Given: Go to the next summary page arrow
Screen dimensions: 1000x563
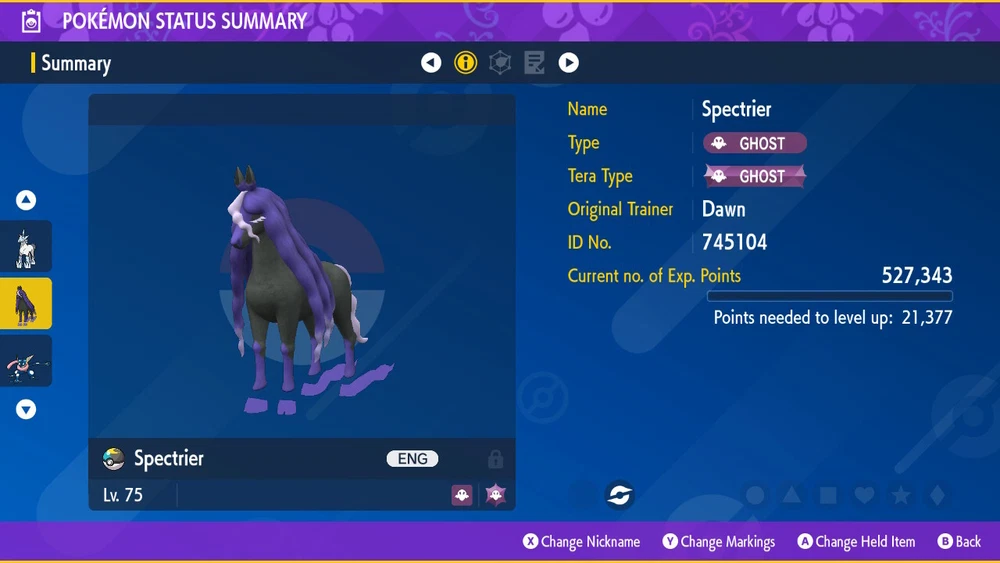Looking at the screenshot, I should point(568,63).
